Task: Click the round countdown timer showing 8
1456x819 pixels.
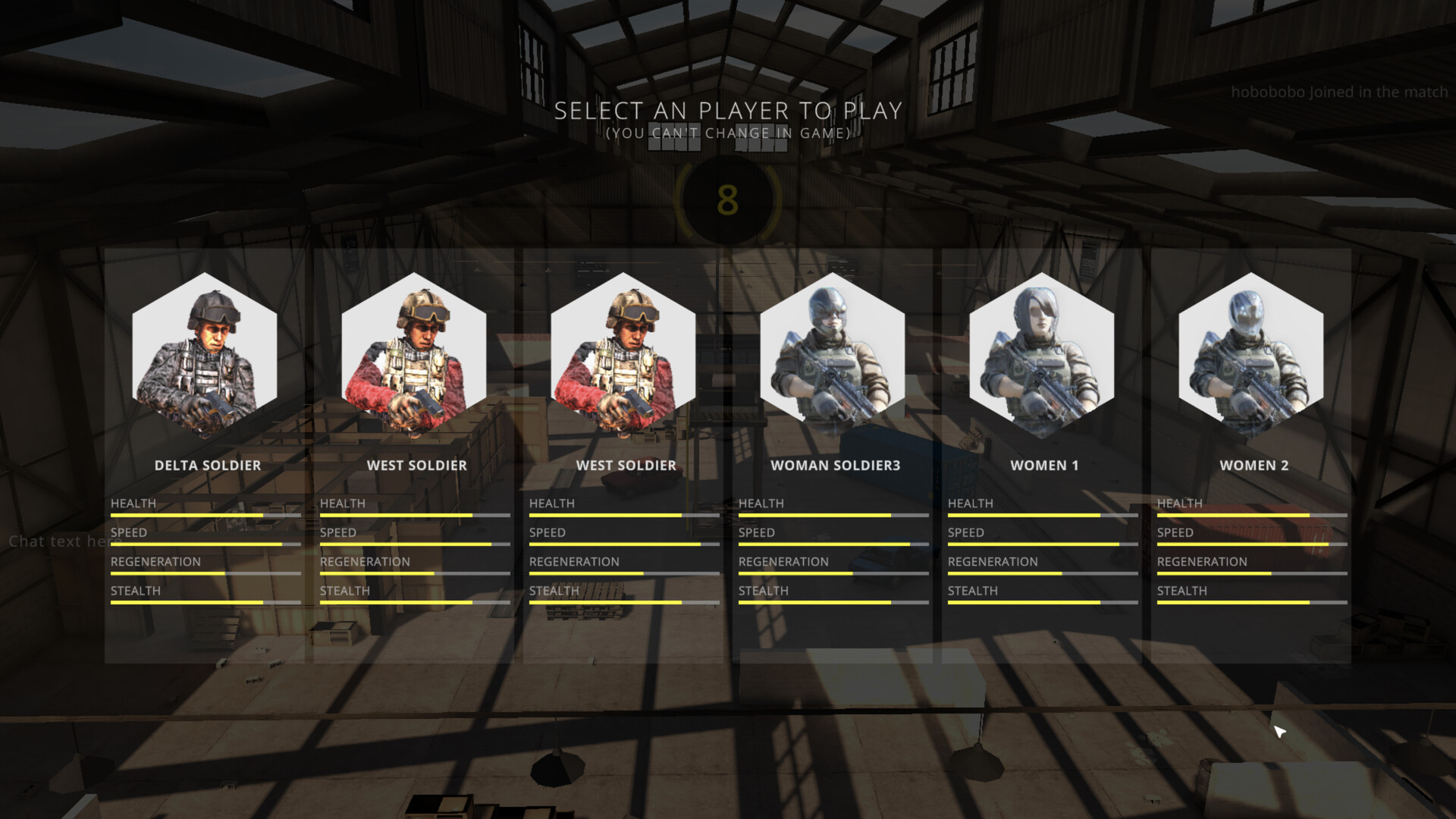Action: [728, 199]
